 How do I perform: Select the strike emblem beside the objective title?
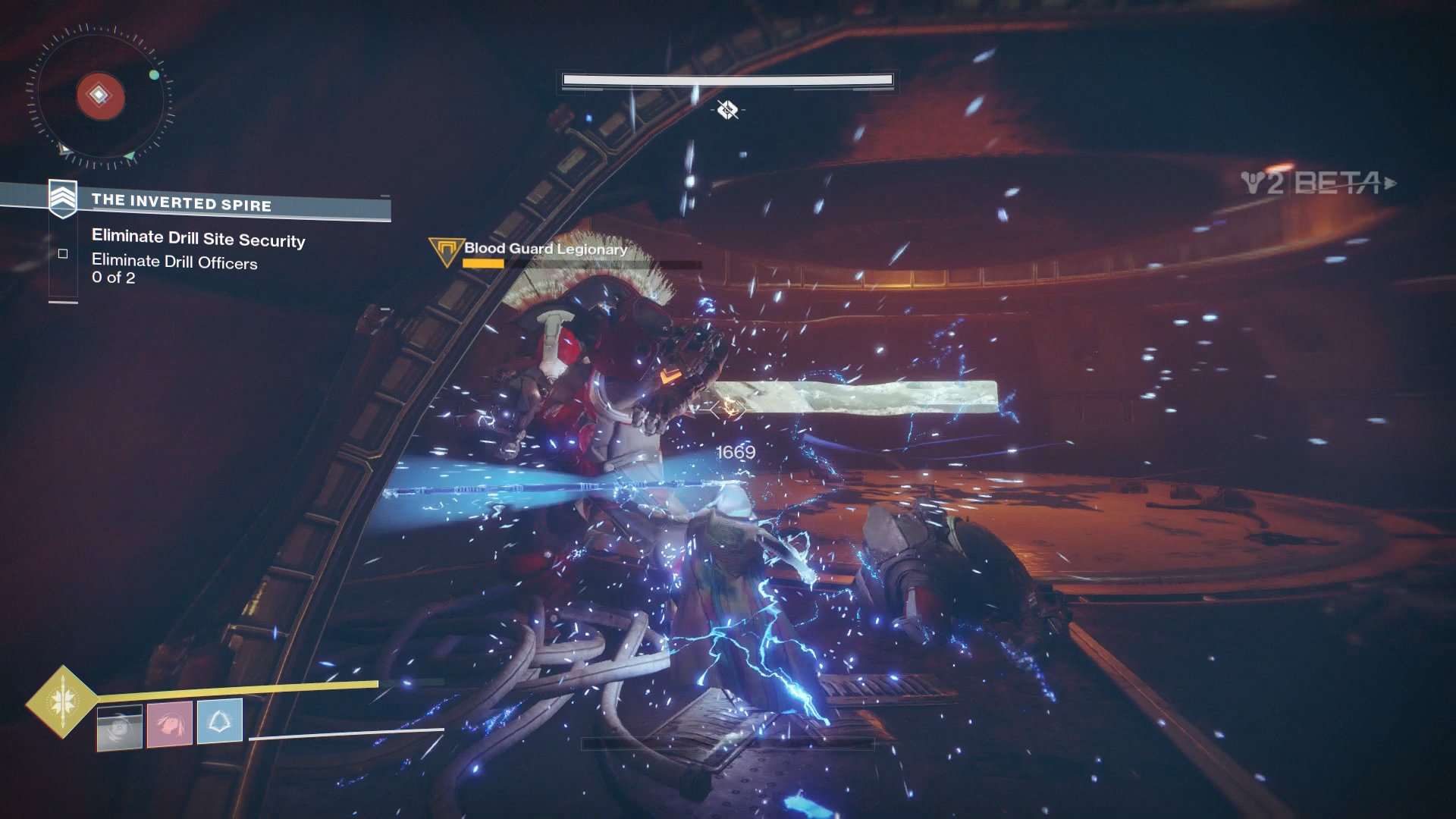click(x=63, y=199)
